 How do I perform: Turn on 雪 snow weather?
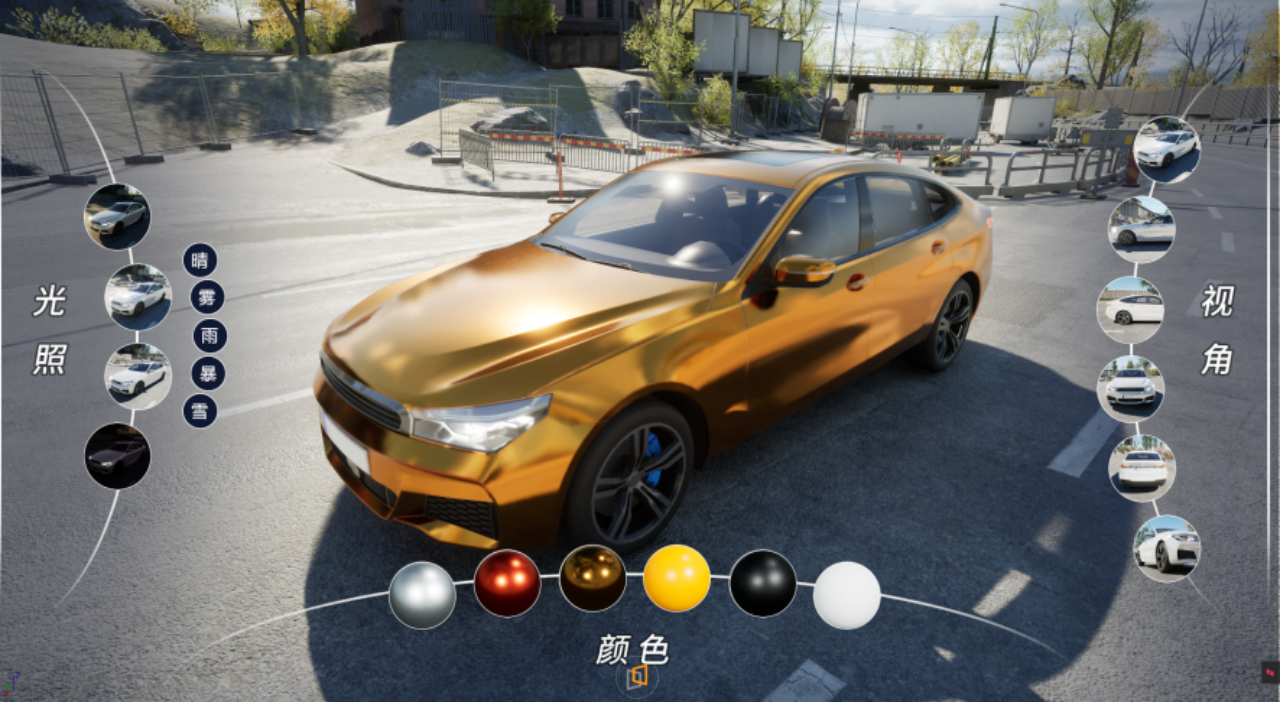click(200, 410)
